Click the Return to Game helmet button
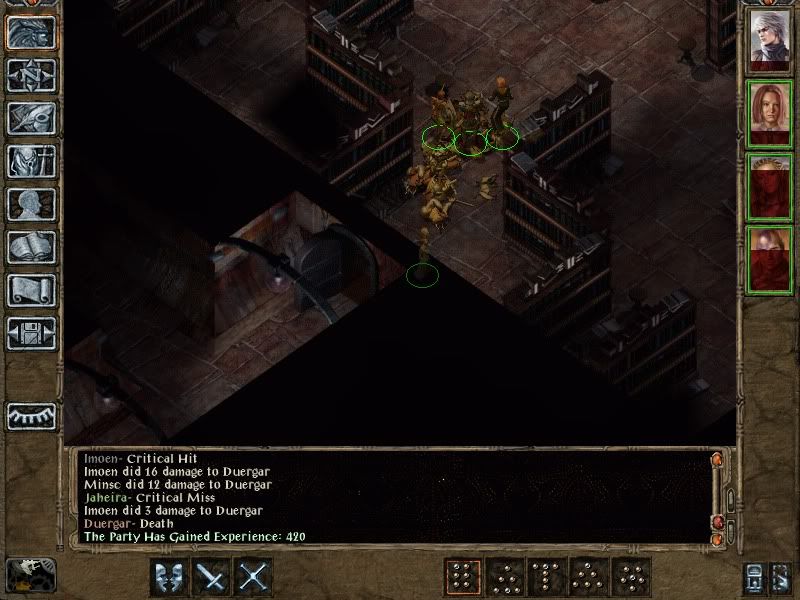The height and width of the screenshot is (600, 800). 31,32
